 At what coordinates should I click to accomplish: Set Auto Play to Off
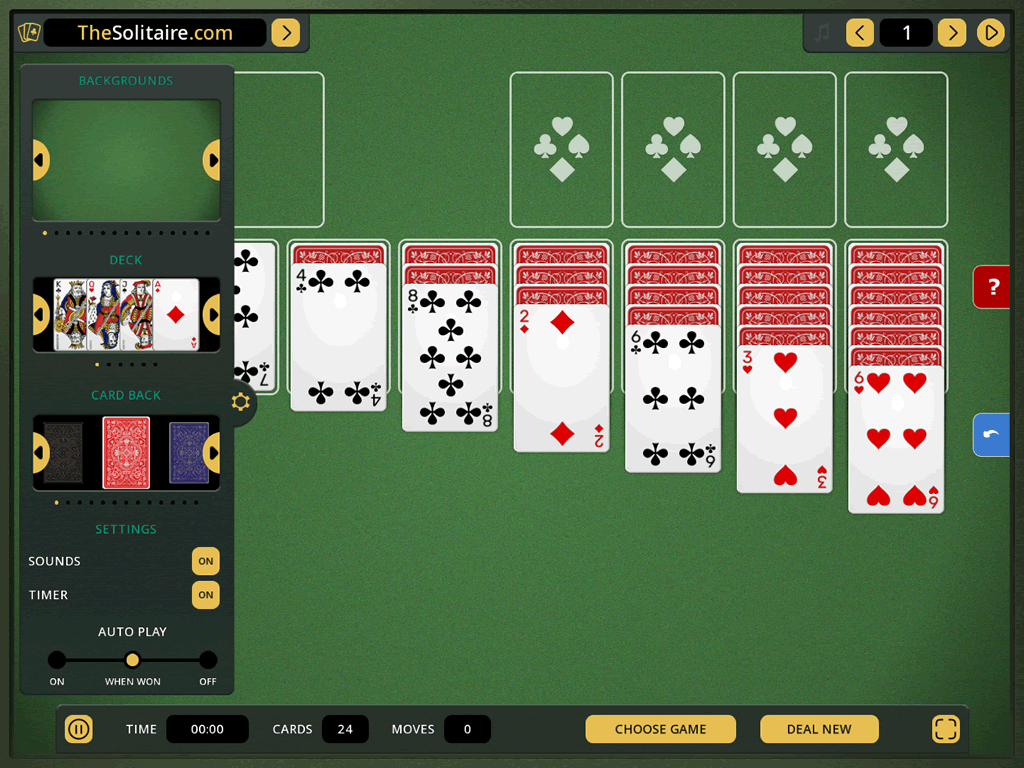(x=208, y=660)
